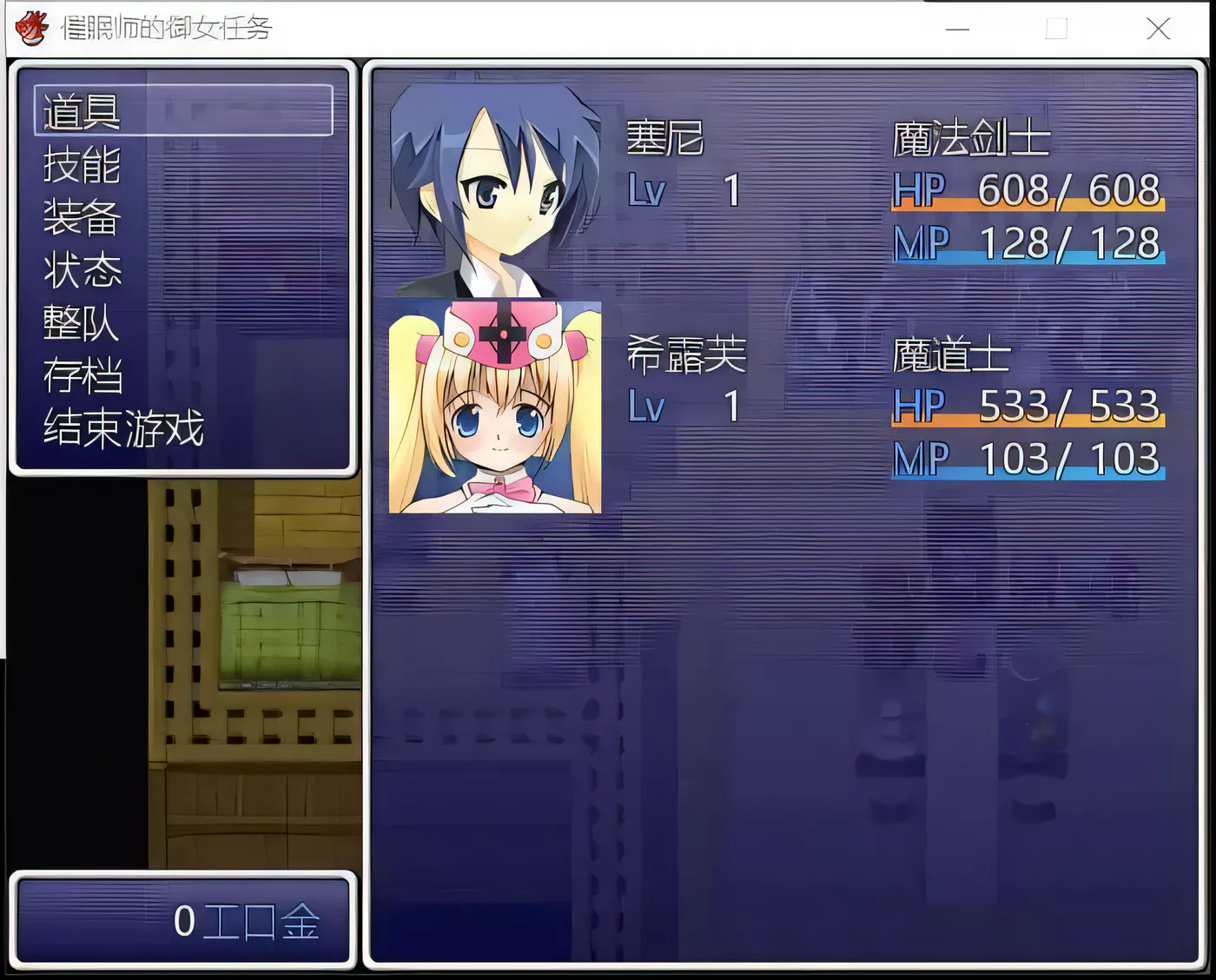The width and height of the screenshot is (1216, 980).
Task: Click the 0 工口金 gold display
Action: [x=248, y=919]
